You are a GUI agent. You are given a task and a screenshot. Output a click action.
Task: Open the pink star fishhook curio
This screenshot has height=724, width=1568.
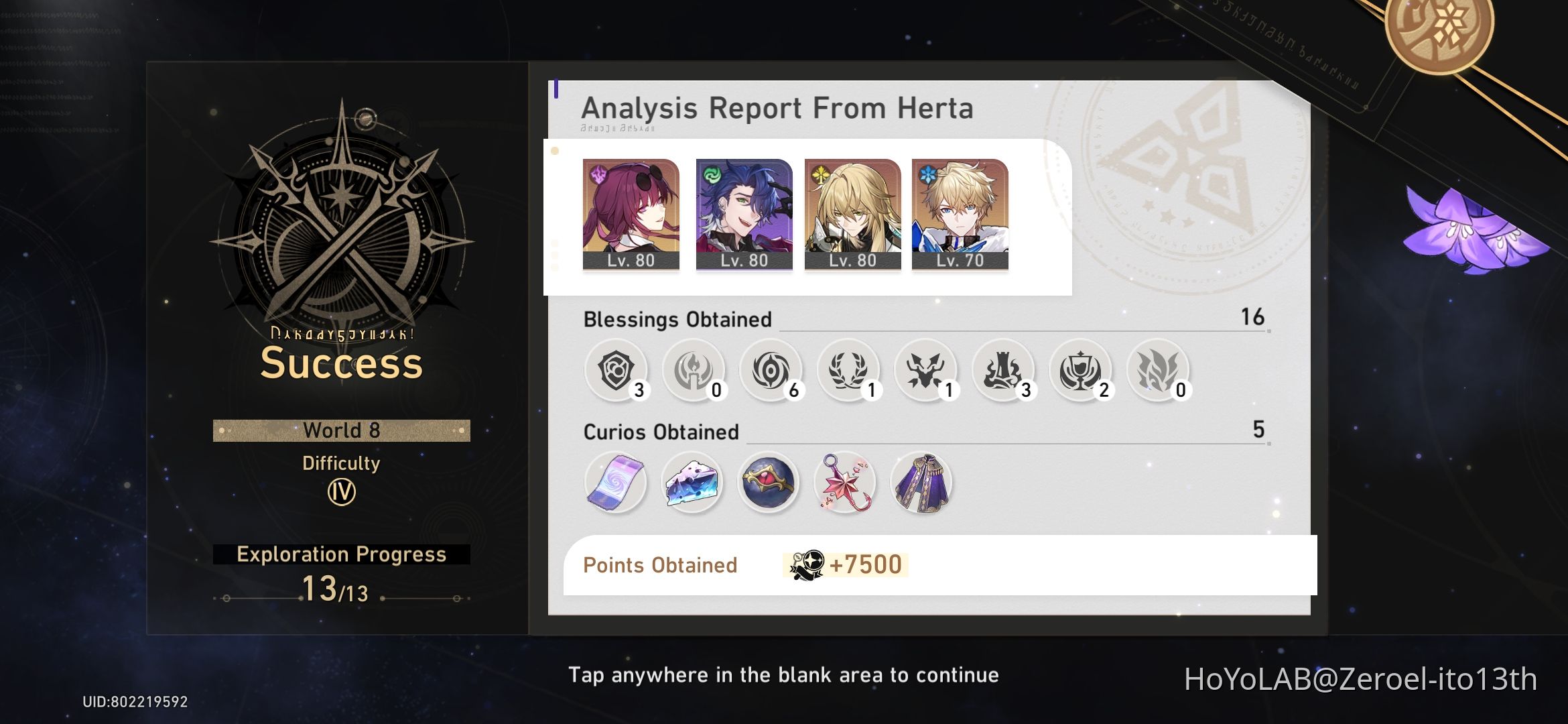click(846, 483)
